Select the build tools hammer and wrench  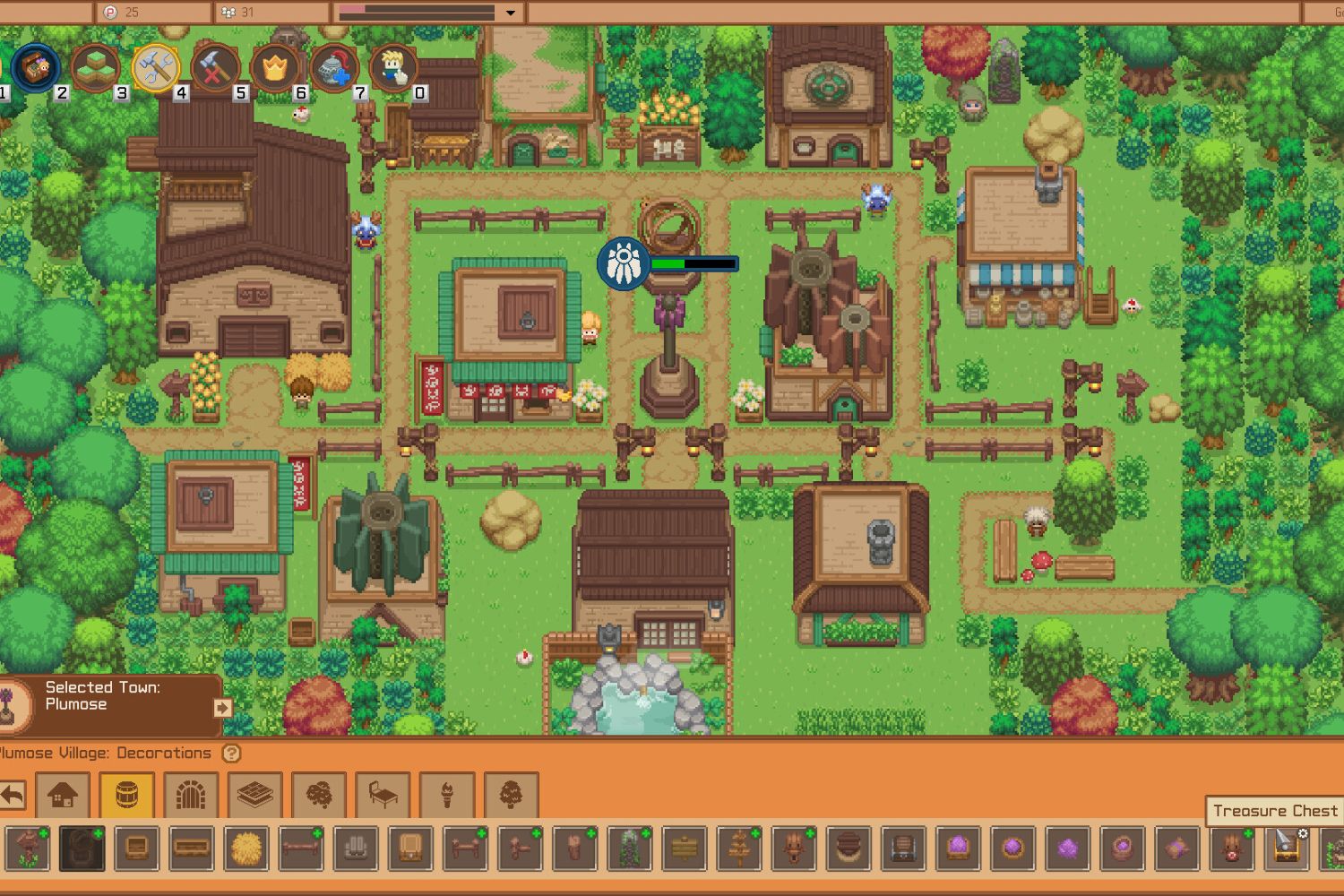coord(154,65)
